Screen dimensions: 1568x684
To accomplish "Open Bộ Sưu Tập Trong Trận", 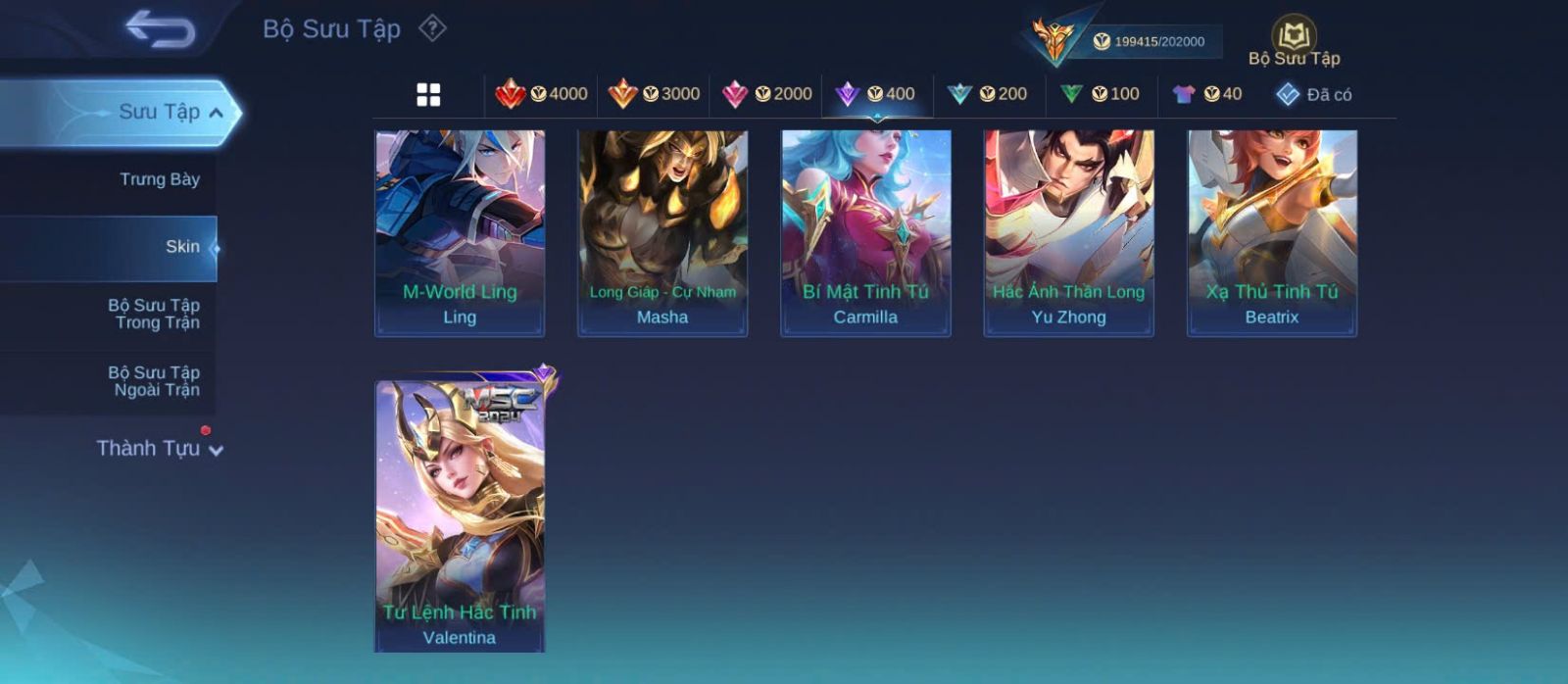I will (x=154, y=314).
